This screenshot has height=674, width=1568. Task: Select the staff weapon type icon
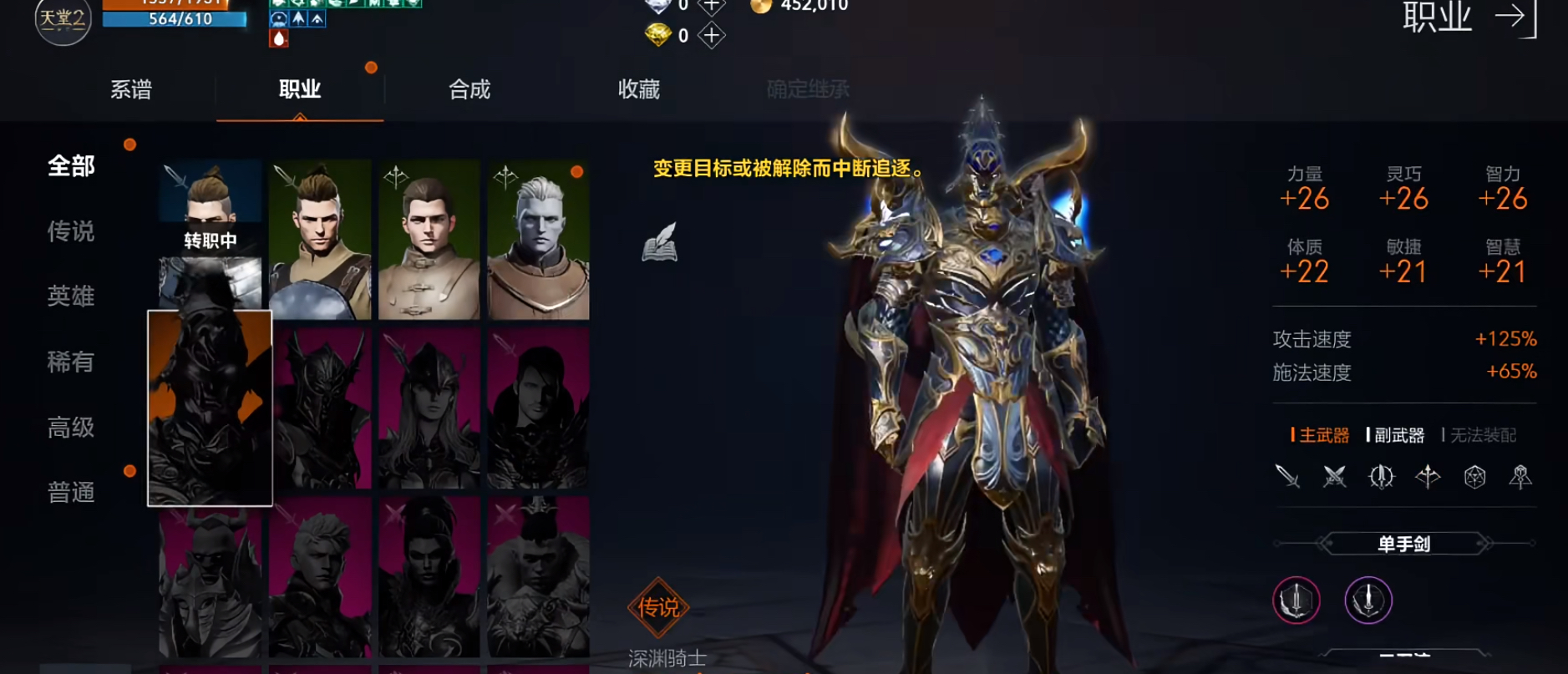tap(1520, 476)
